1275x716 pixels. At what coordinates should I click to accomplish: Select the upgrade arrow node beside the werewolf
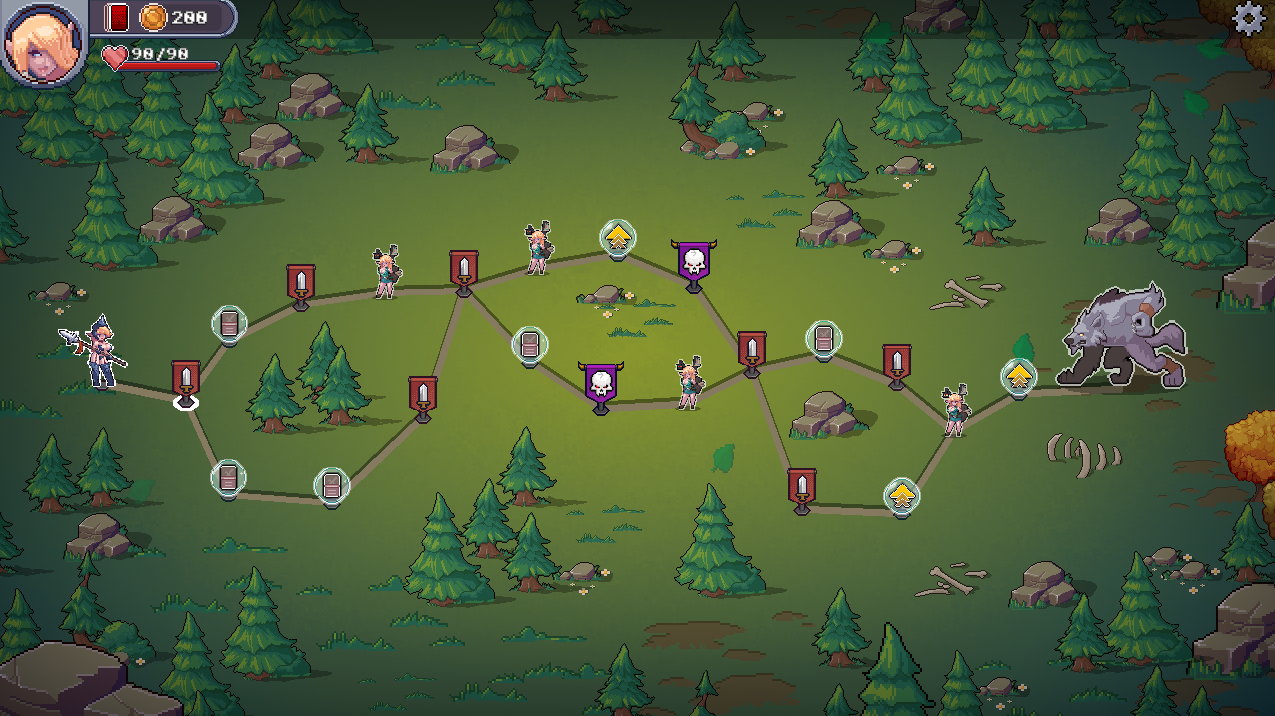point(1018,377)
